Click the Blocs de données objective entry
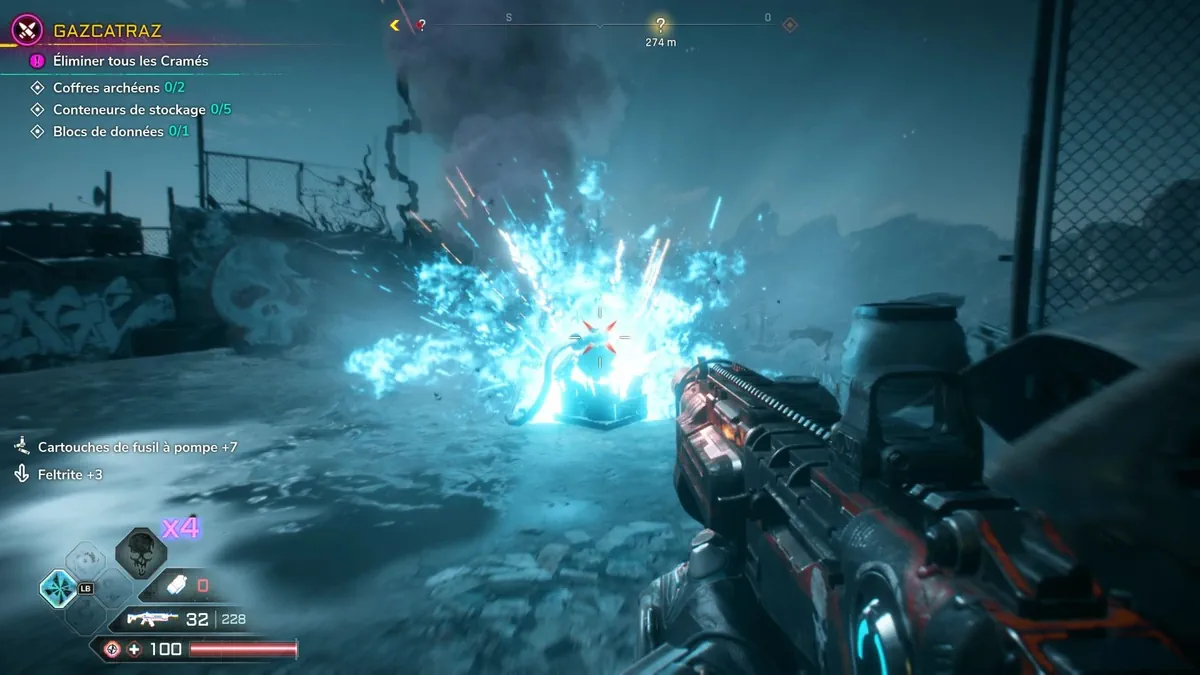This screenshot has width=1200, height=675. pos(121,132)
